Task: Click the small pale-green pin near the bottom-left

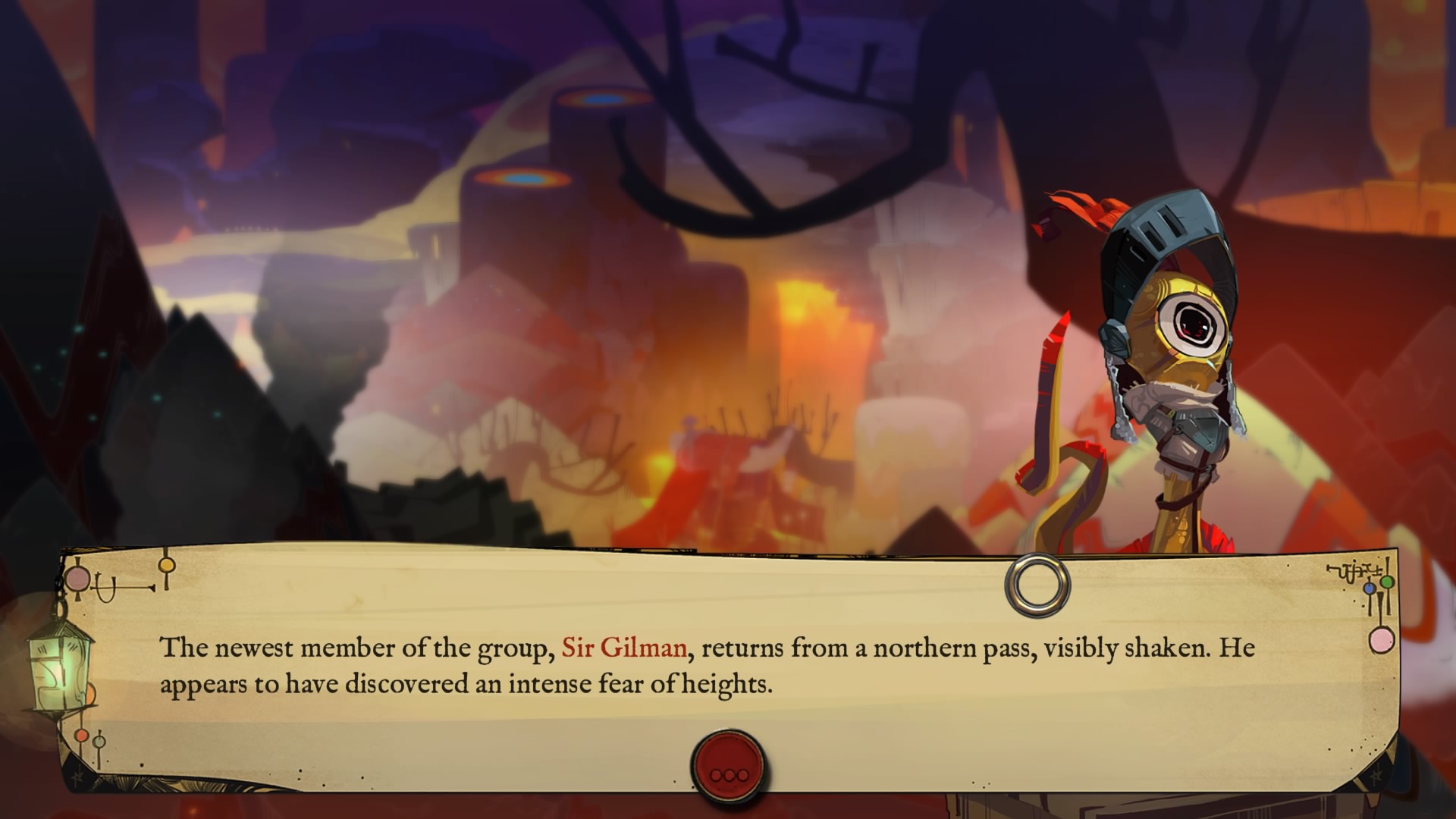Action: coord(99,743)
